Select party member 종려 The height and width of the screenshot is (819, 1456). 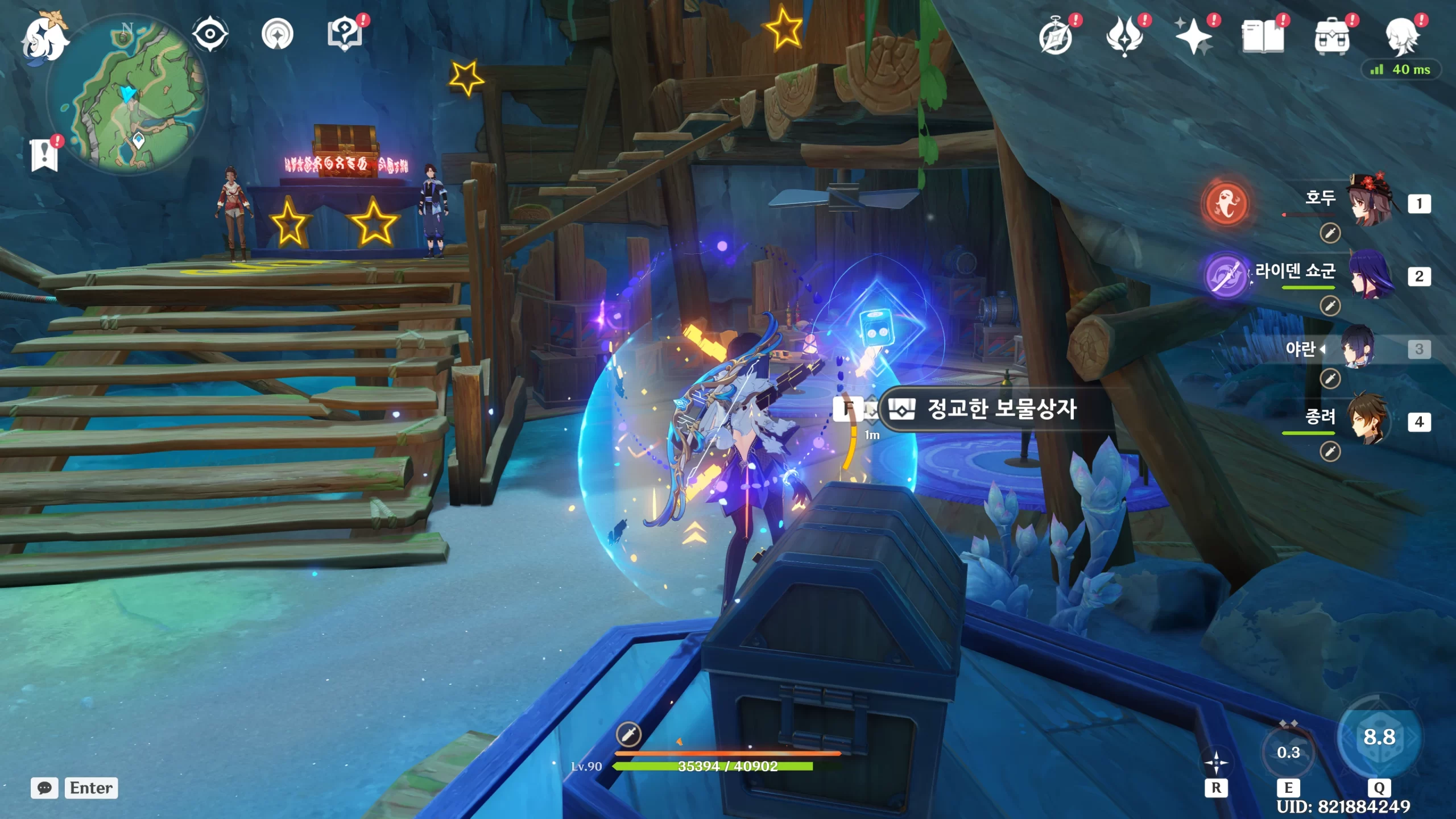1371,420
